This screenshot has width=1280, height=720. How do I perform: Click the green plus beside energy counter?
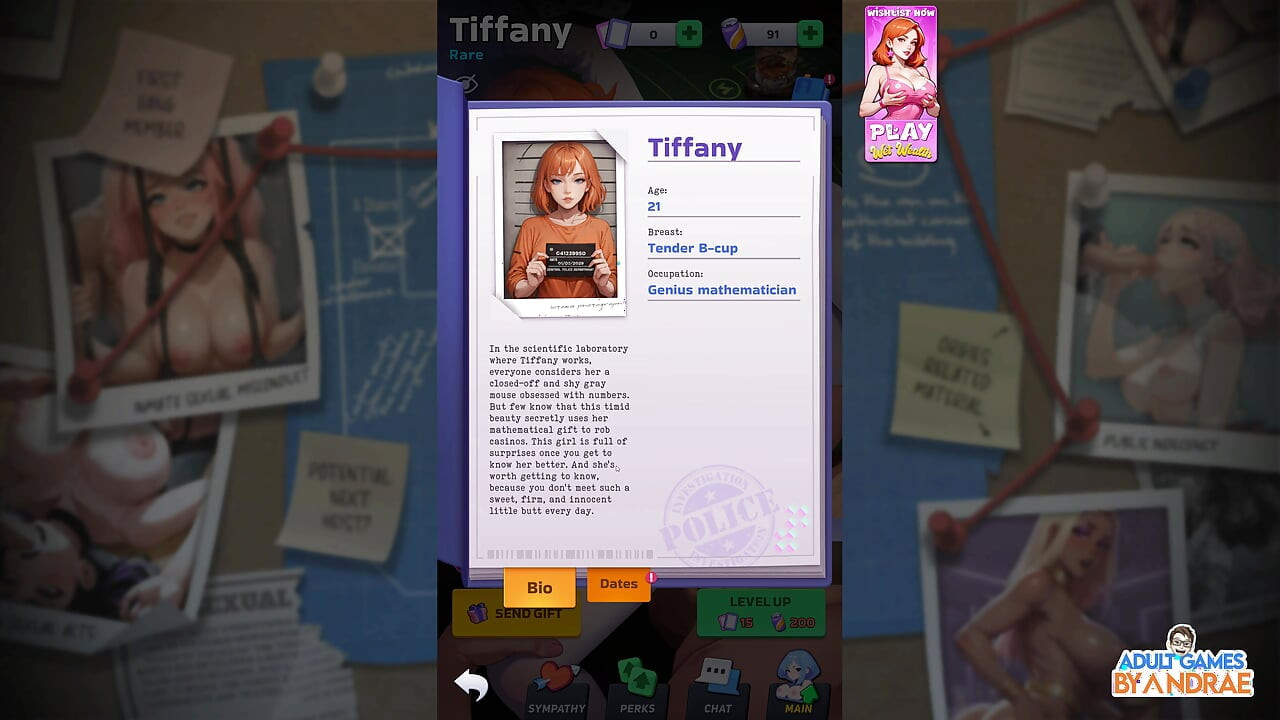(x=810, y=32)
